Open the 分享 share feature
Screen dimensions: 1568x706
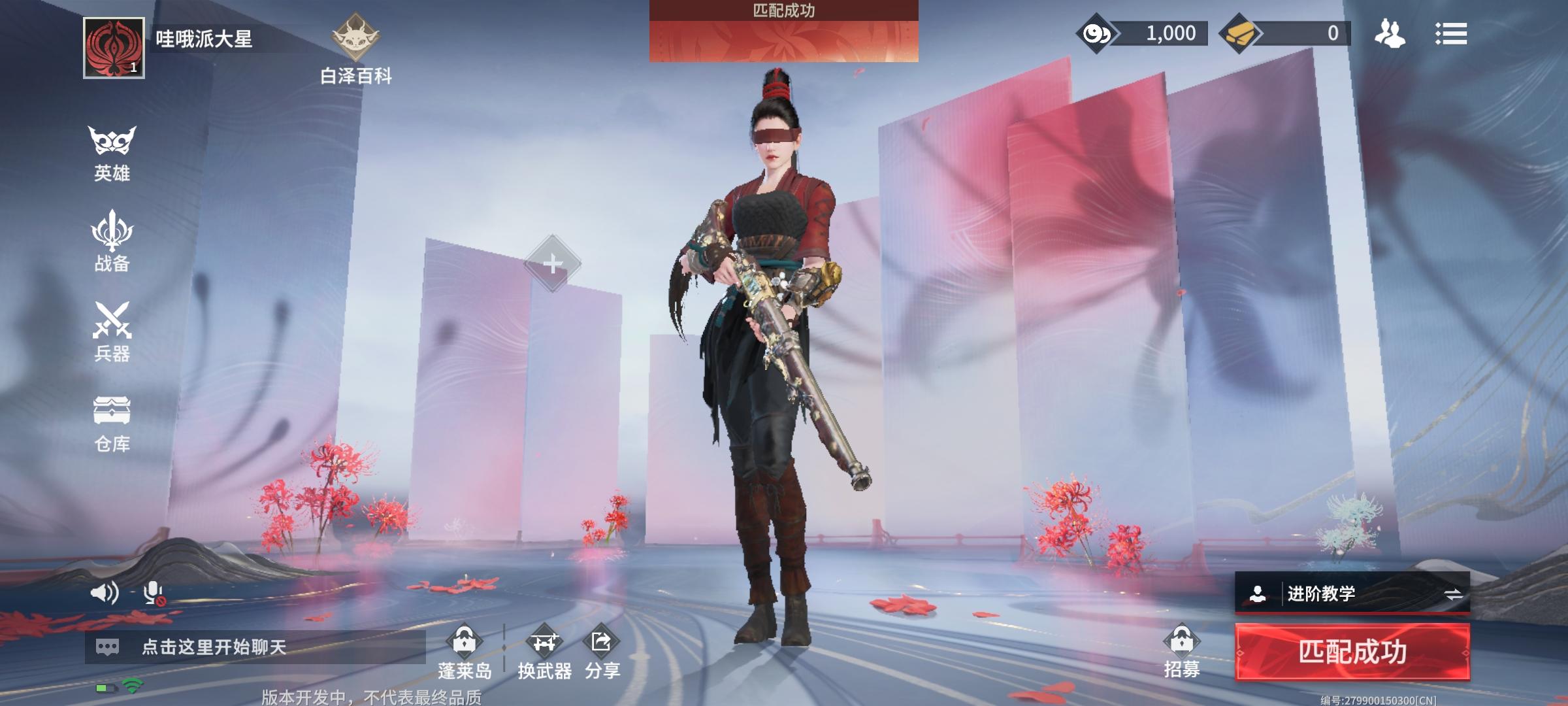(x=602, y=647)
